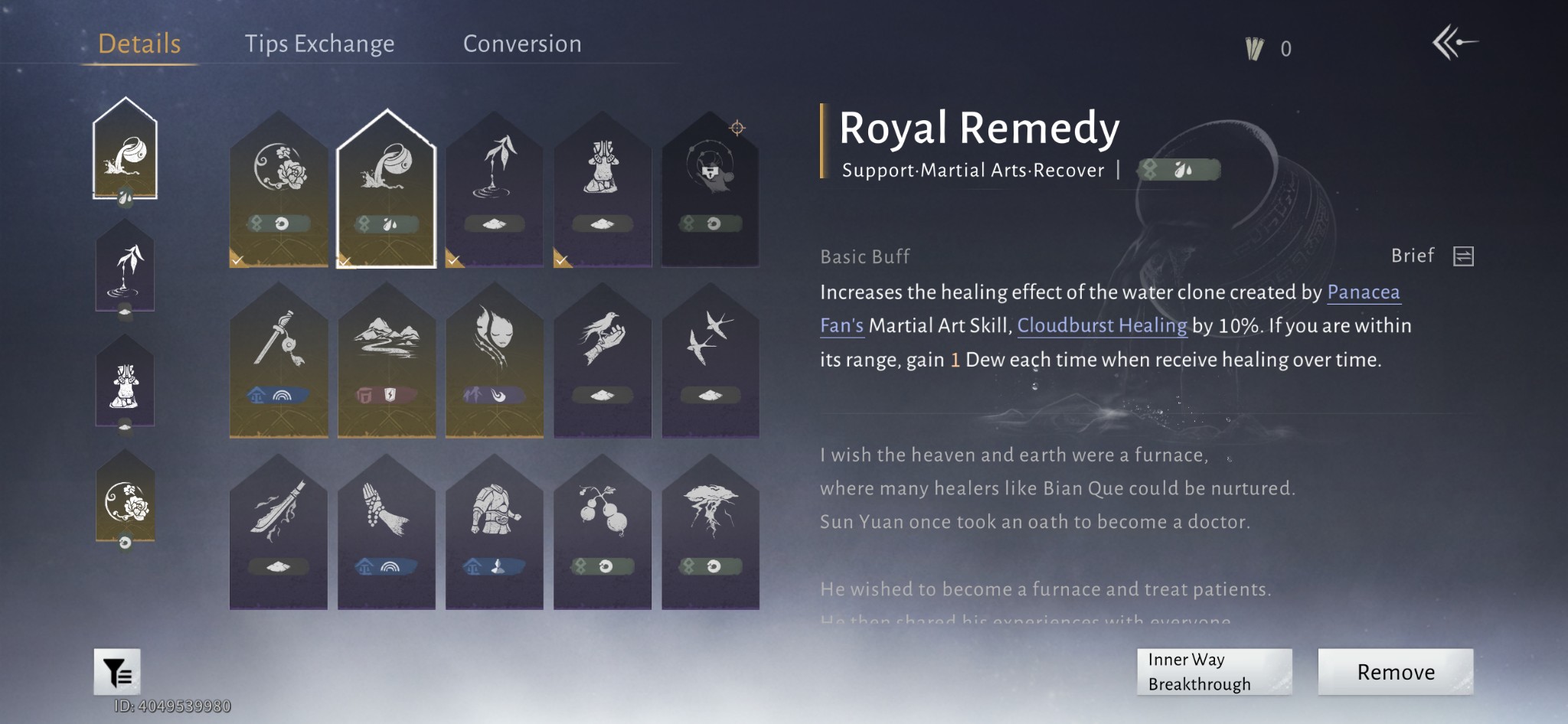The image size is (1568, 724).
Task: Choose the mountain and river inner way card
Action: [387, 360]
